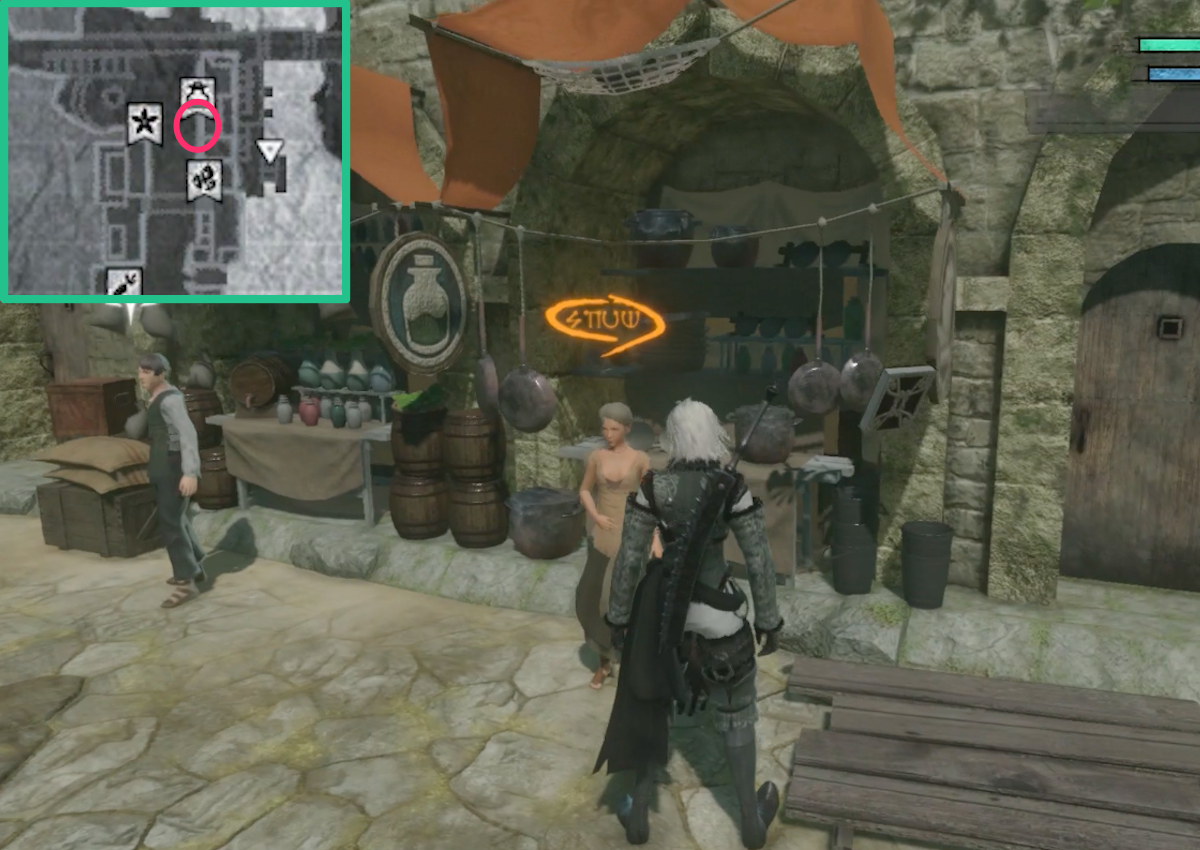
Task: Click the orange speech bubble above shopkeeper
Action: tap(605, 323)
